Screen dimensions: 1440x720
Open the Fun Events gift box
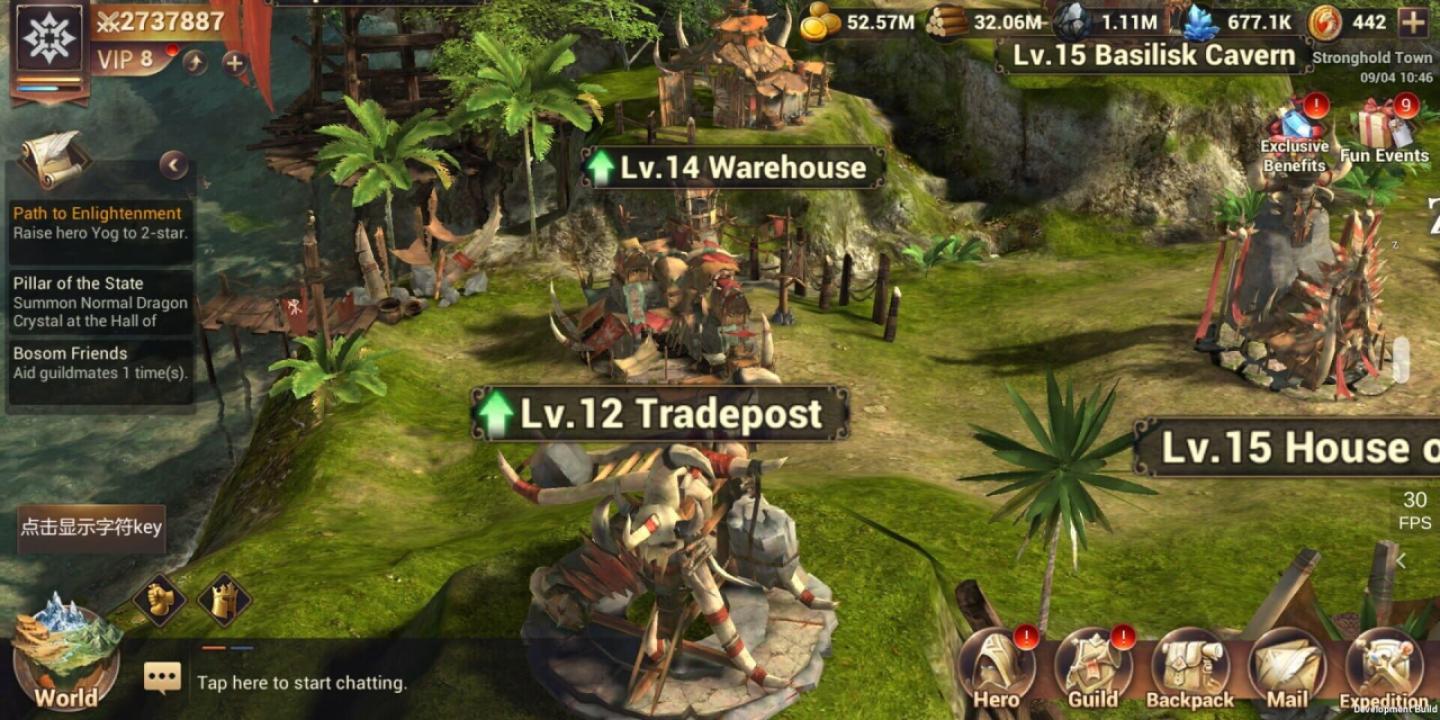coord(1384,133)
